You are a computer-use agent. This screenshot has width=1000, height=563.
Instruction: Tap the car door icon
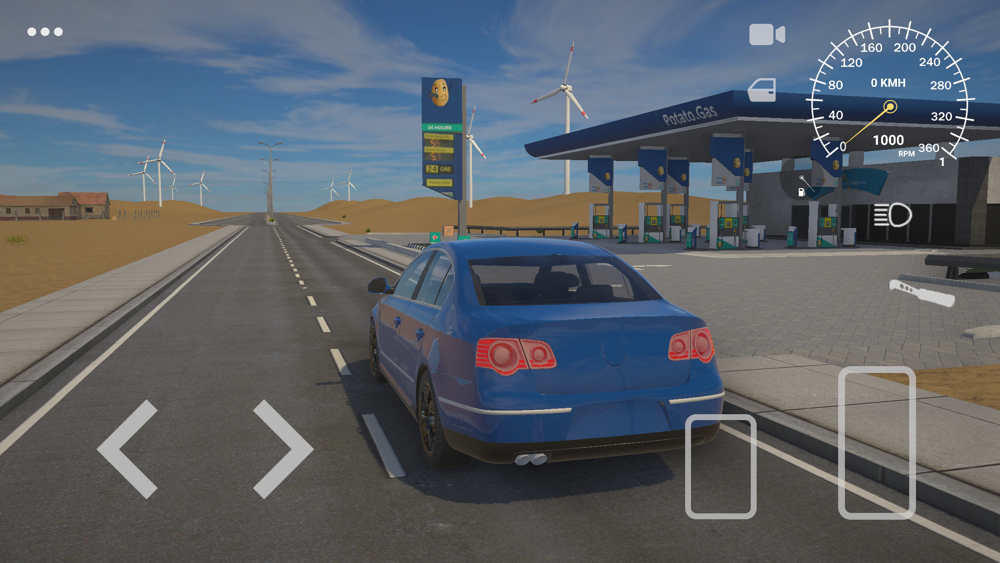pyautogui.click(x=762, y=90)
